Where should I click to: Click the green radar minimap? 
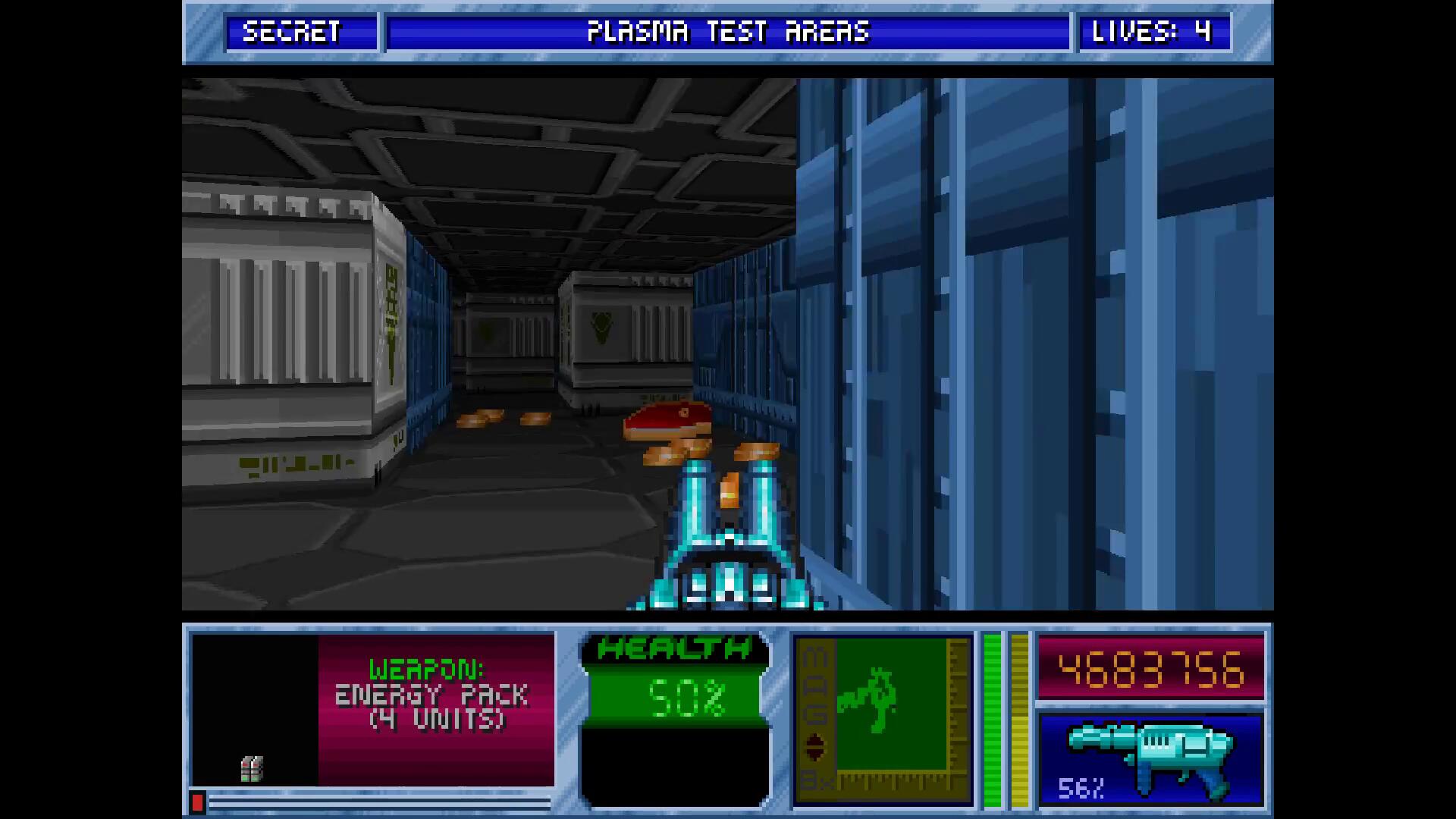(x=891, y=705)
